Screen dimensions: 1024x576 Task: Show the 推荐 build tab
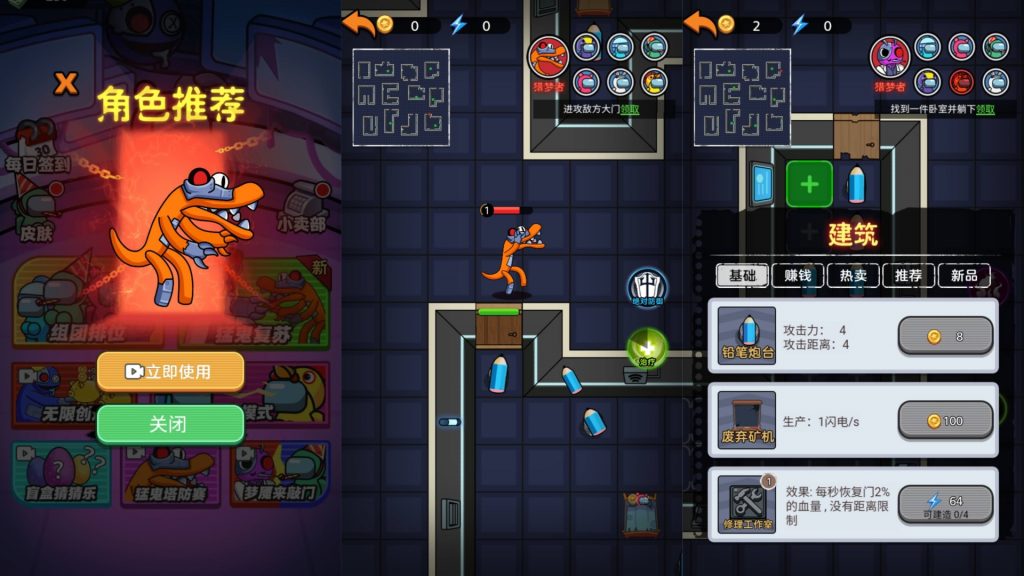[908, 276]
